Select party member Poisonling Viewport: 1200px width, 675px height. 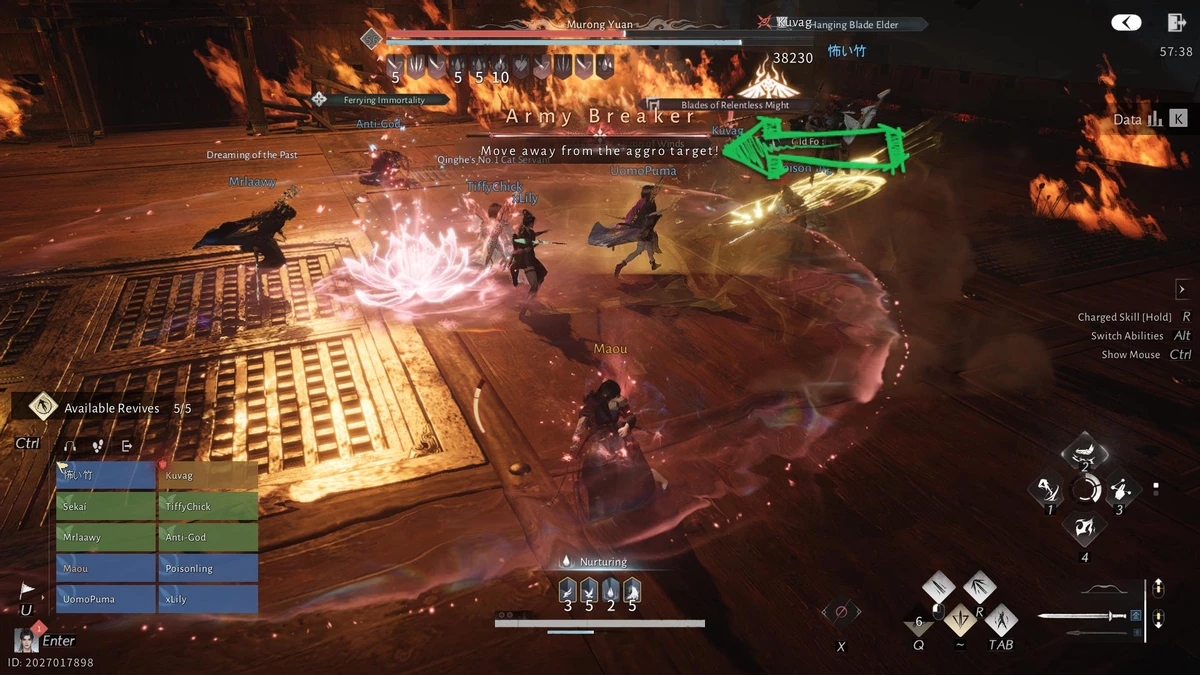208,569
